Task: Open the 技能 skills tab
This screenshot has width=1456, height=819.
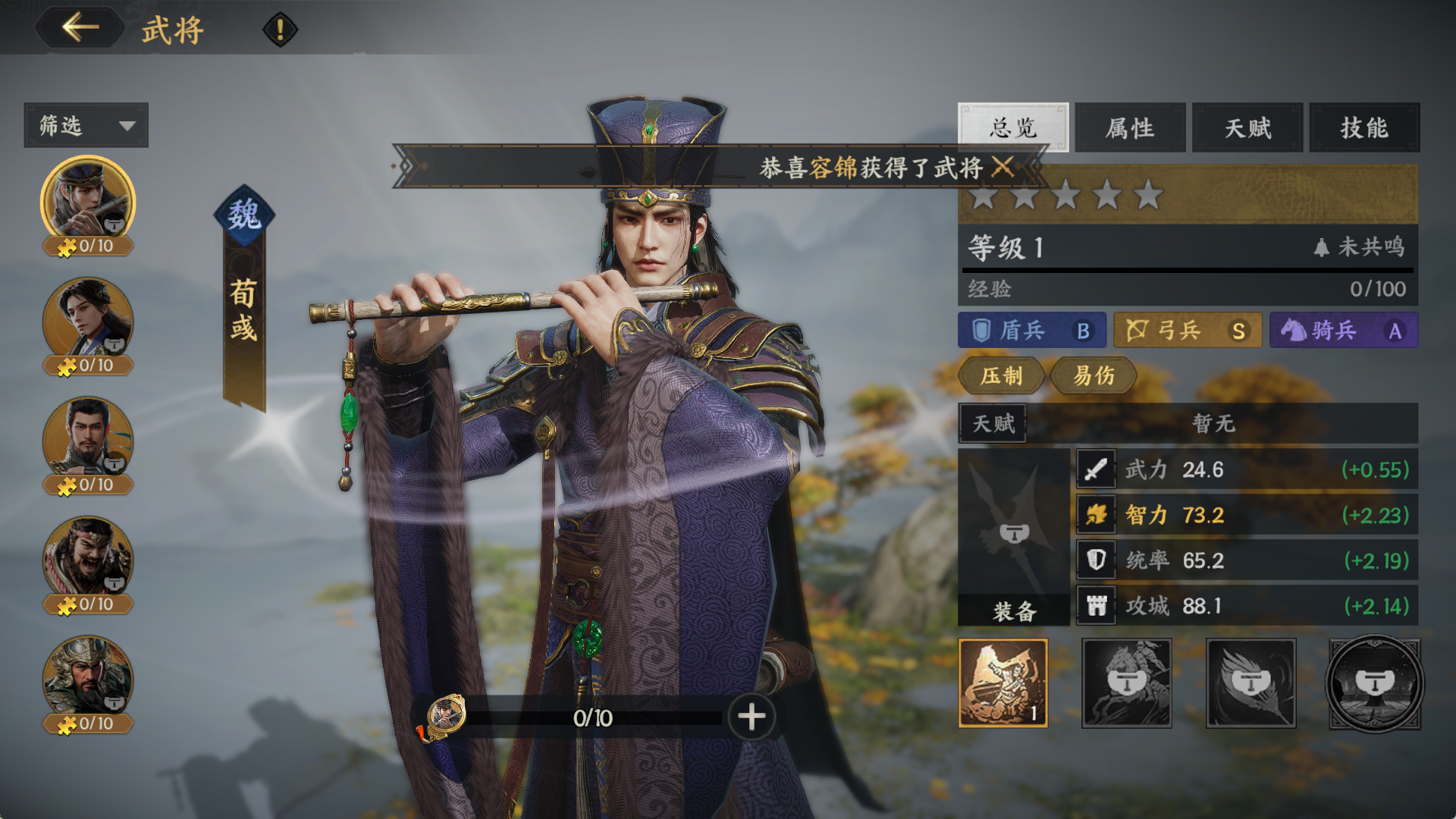Action: (1364, 127)
